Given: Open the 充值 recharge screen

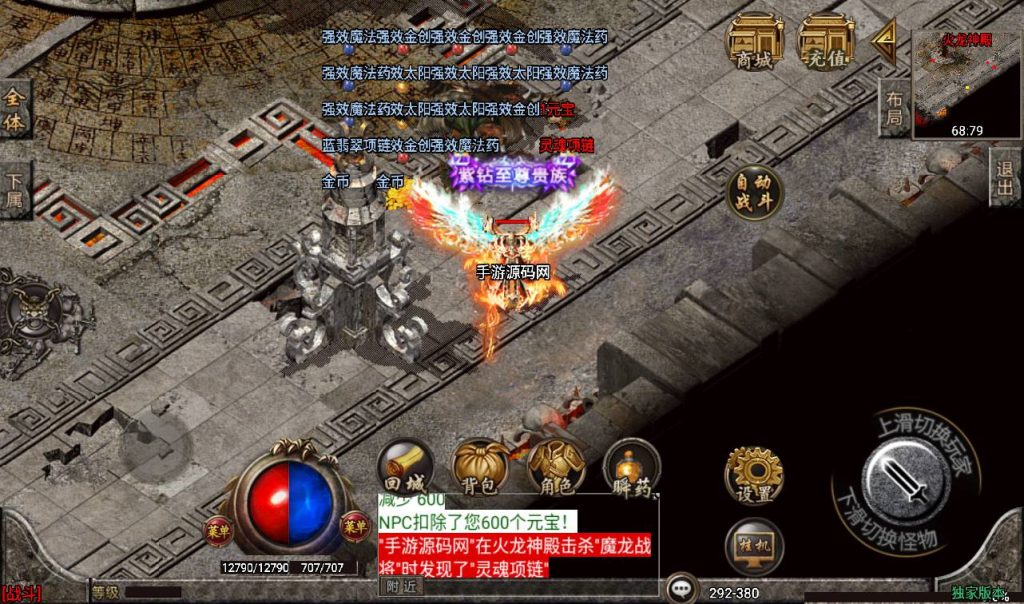Looking at the screenshot, I should pyautogui.click(x=824, y=42).
